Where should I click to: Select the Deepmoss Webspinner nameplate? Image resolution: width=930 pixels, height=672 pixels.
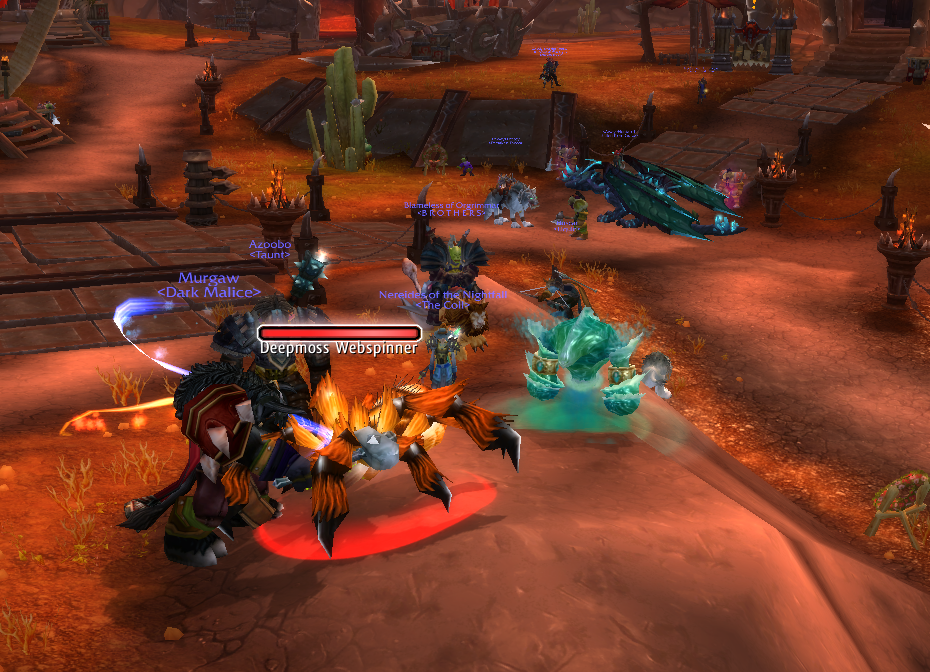tap(339, 334)
